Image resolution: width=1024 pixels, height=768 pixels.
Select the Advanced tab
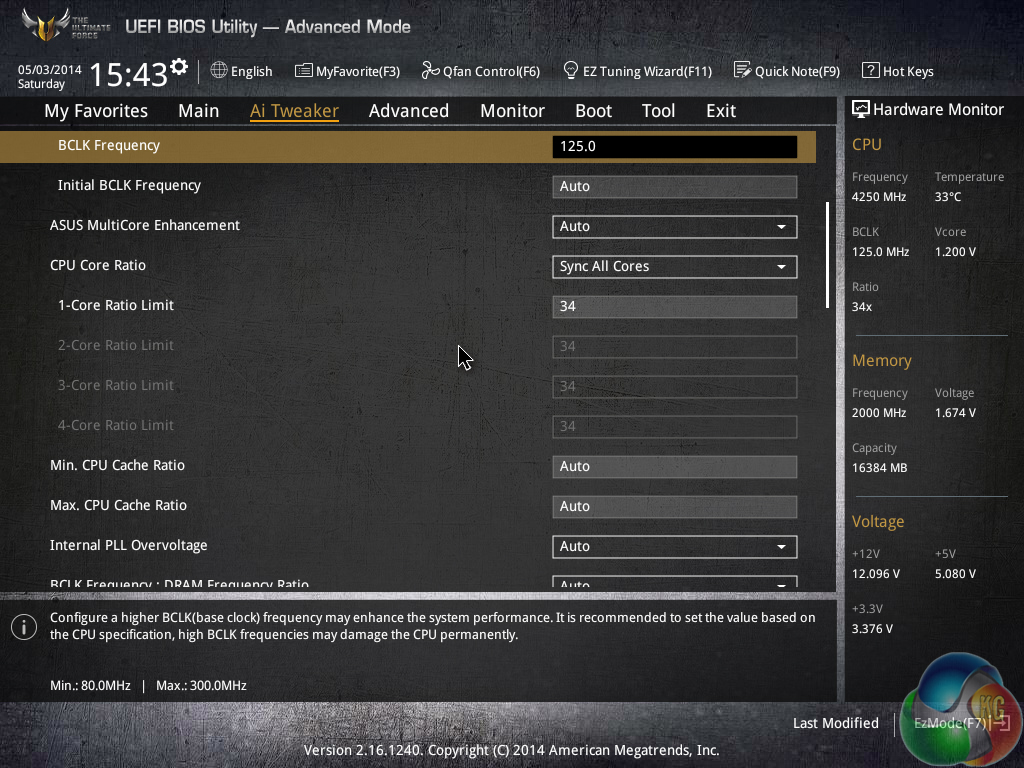coord(408,111)
